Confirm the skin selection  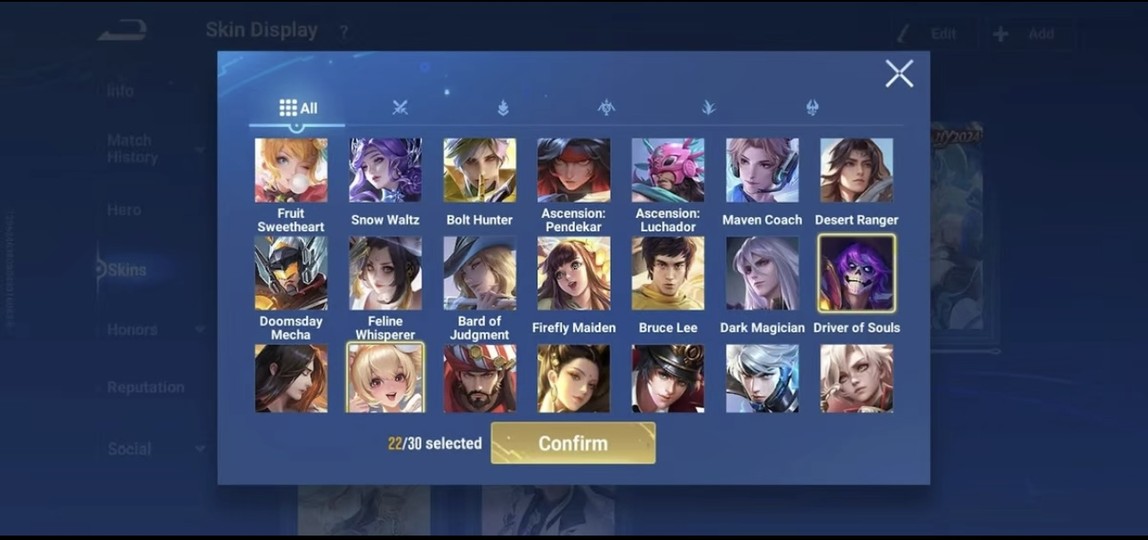point(573,443)
